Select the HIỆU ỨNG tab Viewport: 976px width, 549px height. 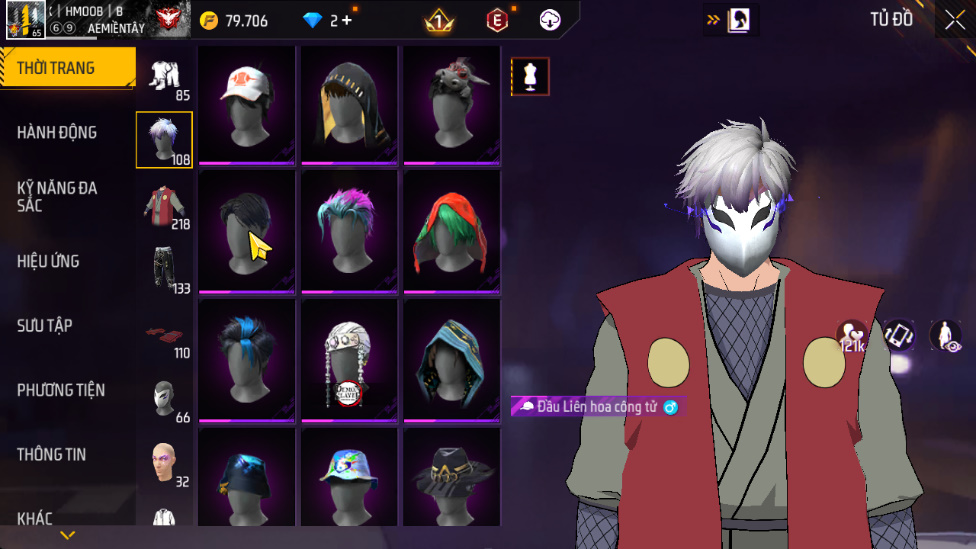tap(48, 261)
